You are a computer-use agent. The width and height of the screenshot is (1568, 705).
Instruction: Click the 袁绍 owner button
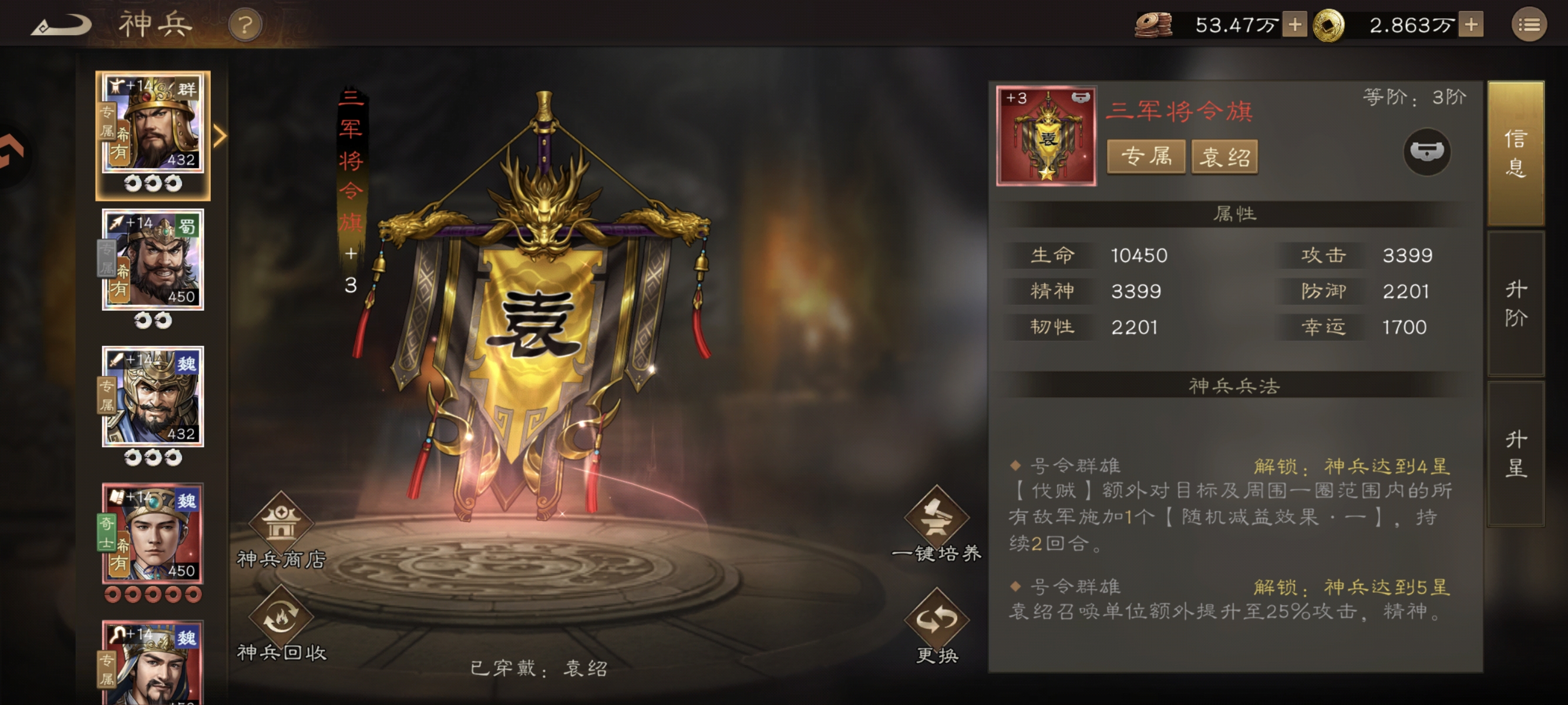coord(1223,157)
